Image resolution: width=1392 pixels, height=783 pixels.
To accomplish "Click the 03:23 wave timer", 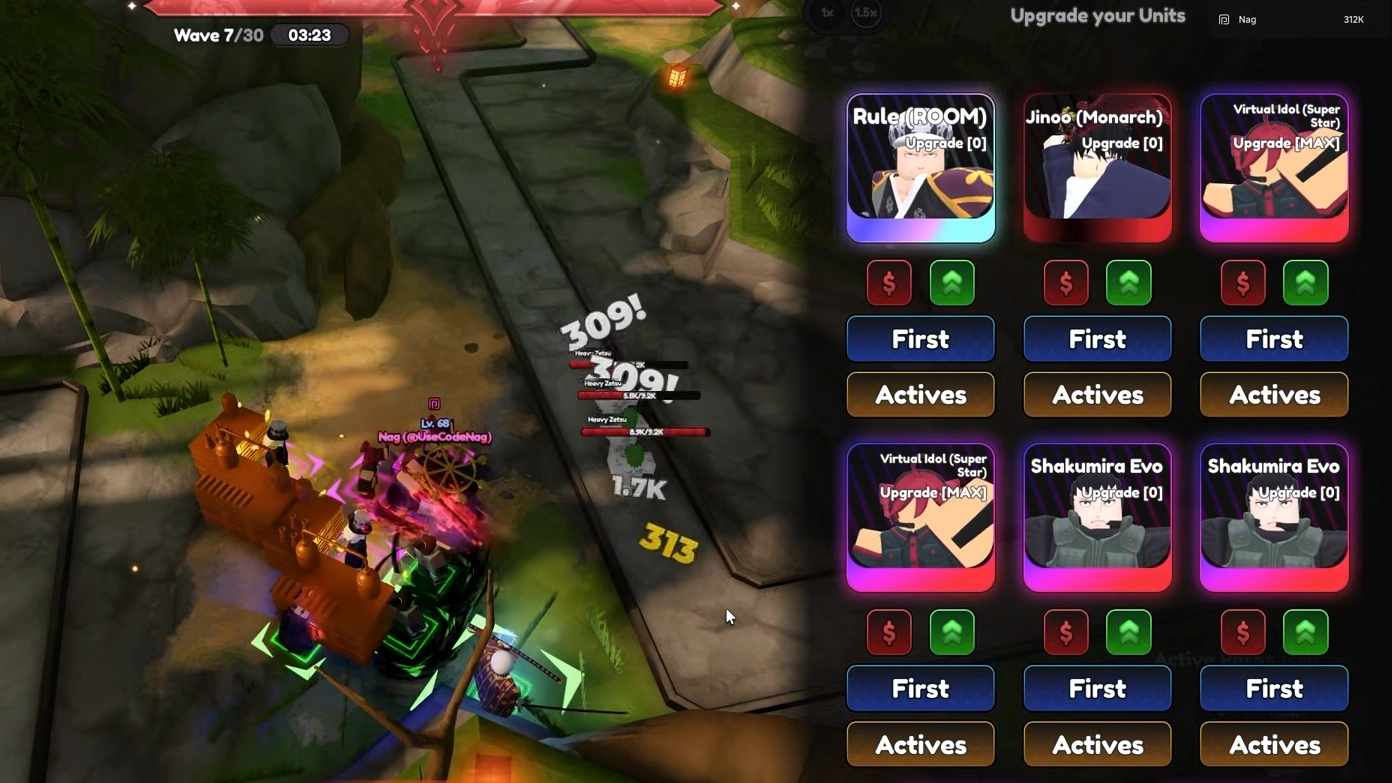I will click(x=309, y=35).
